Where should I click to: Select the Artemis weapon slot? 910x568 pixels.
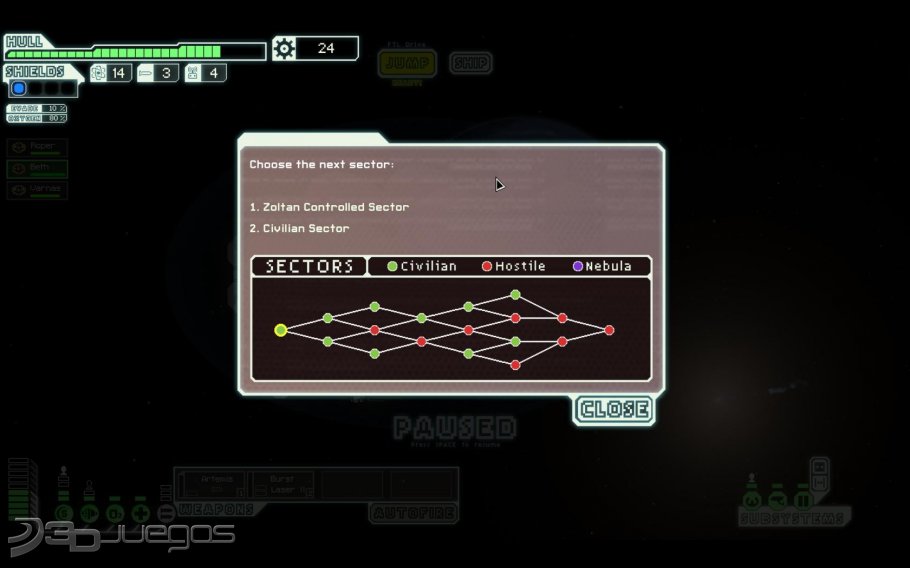click(x=213, y=484)
